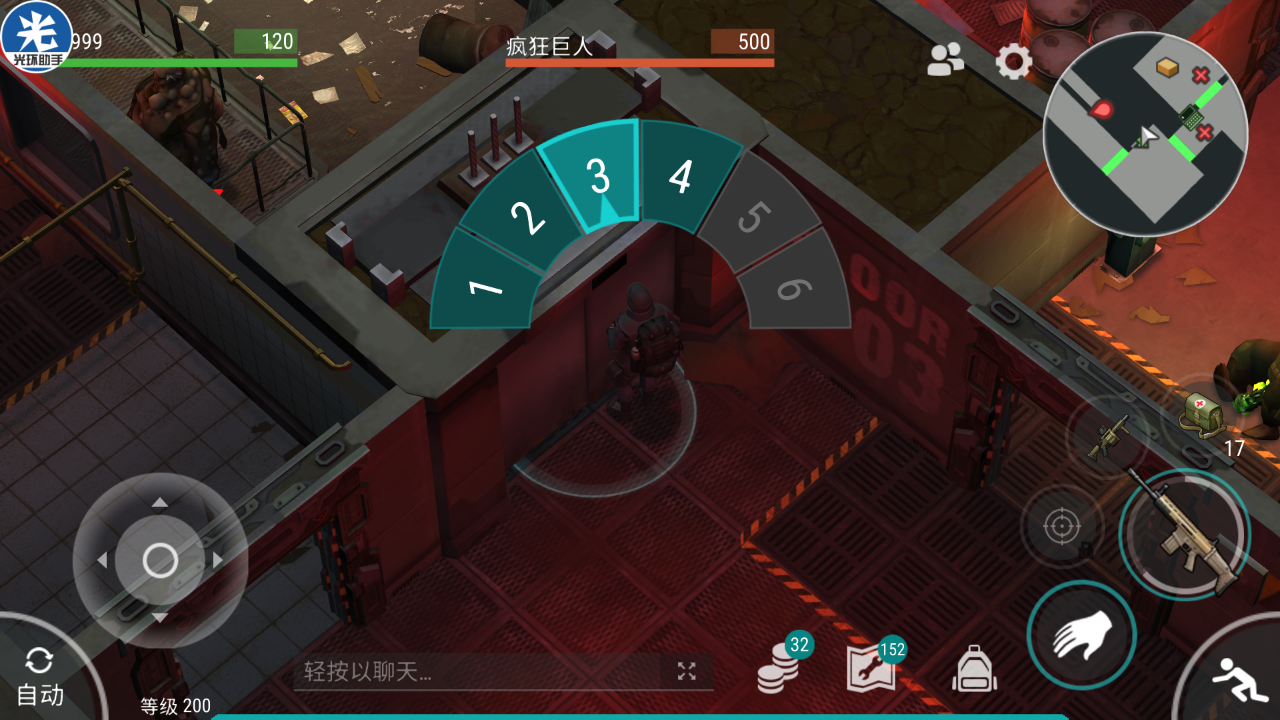
Task: Open the map with 152 badge
Action: click(870, 669)
